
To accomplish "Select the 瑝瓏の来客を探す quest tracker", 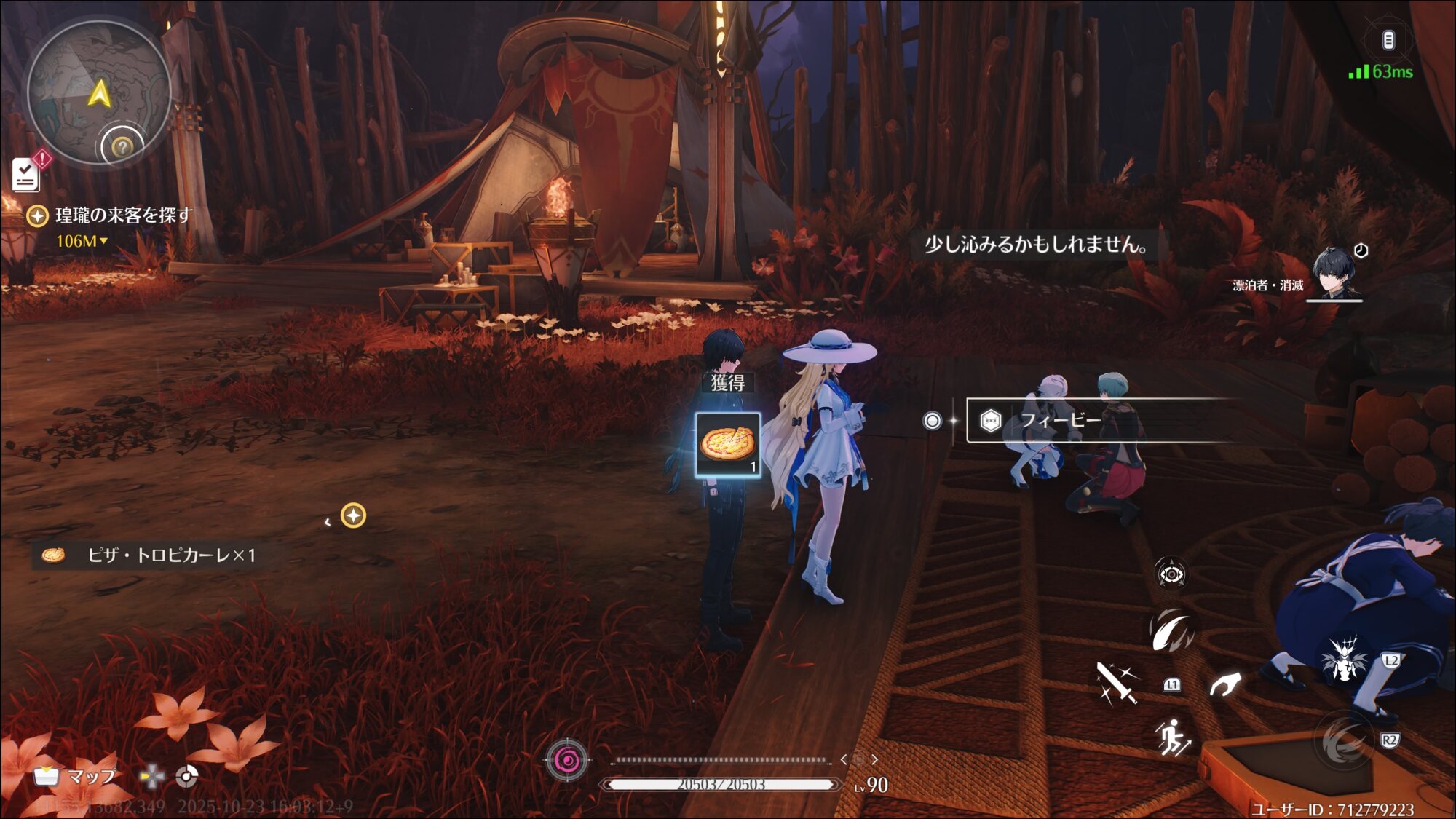I will (x=122, y=215).
